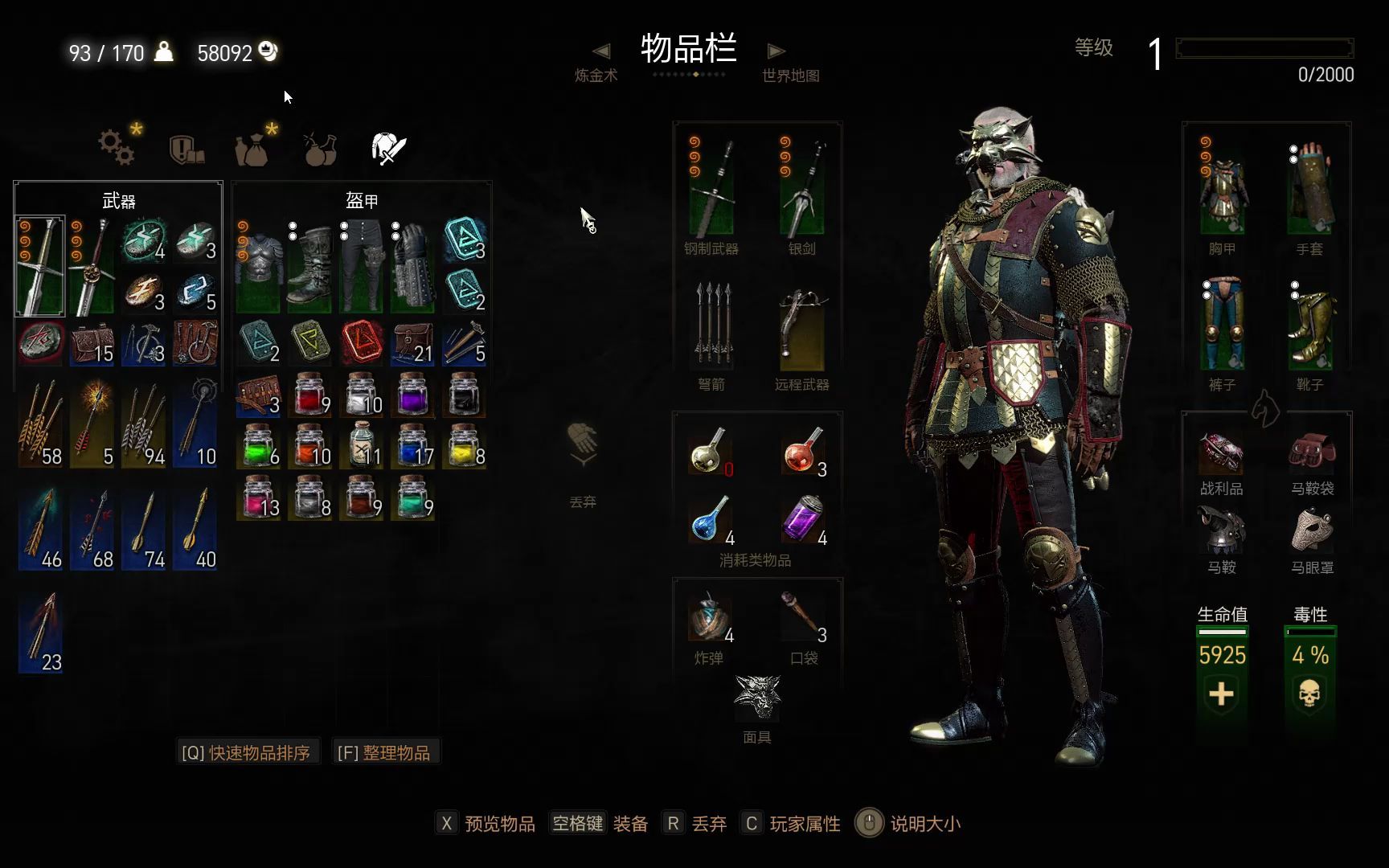Click 快速物品排序 quick sort button
1389x868 pixels.
[x=246, y=753]
